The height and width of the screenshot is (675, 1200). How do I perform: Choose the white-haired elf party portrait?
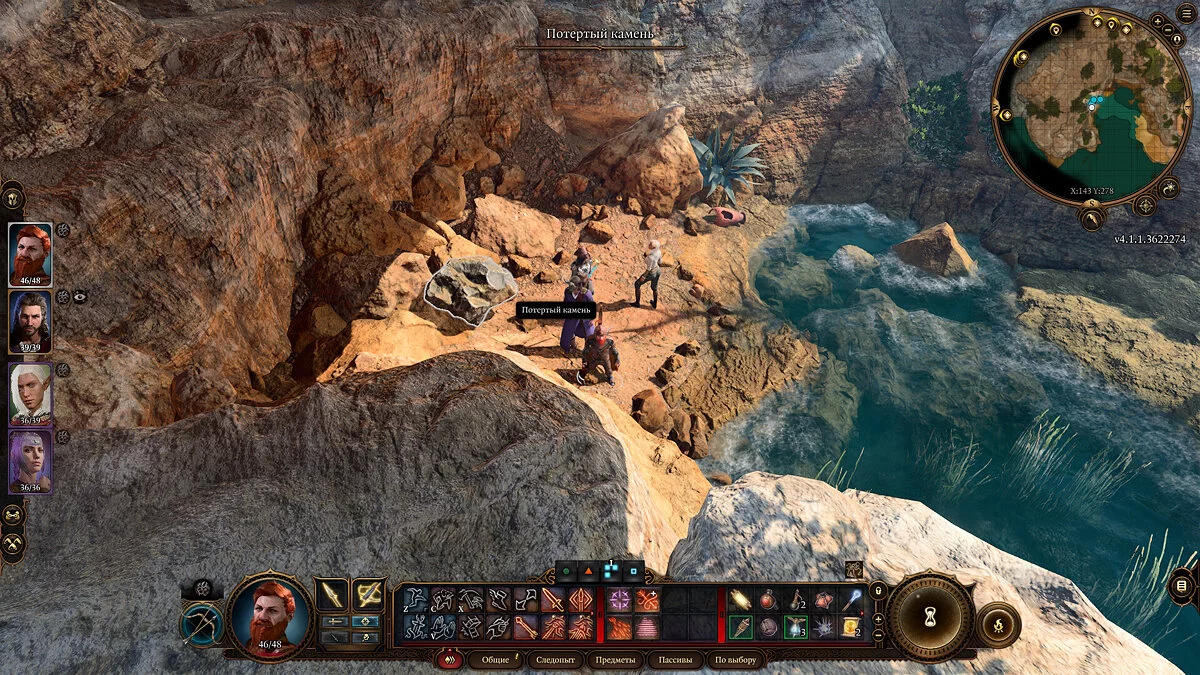[30, 392]
